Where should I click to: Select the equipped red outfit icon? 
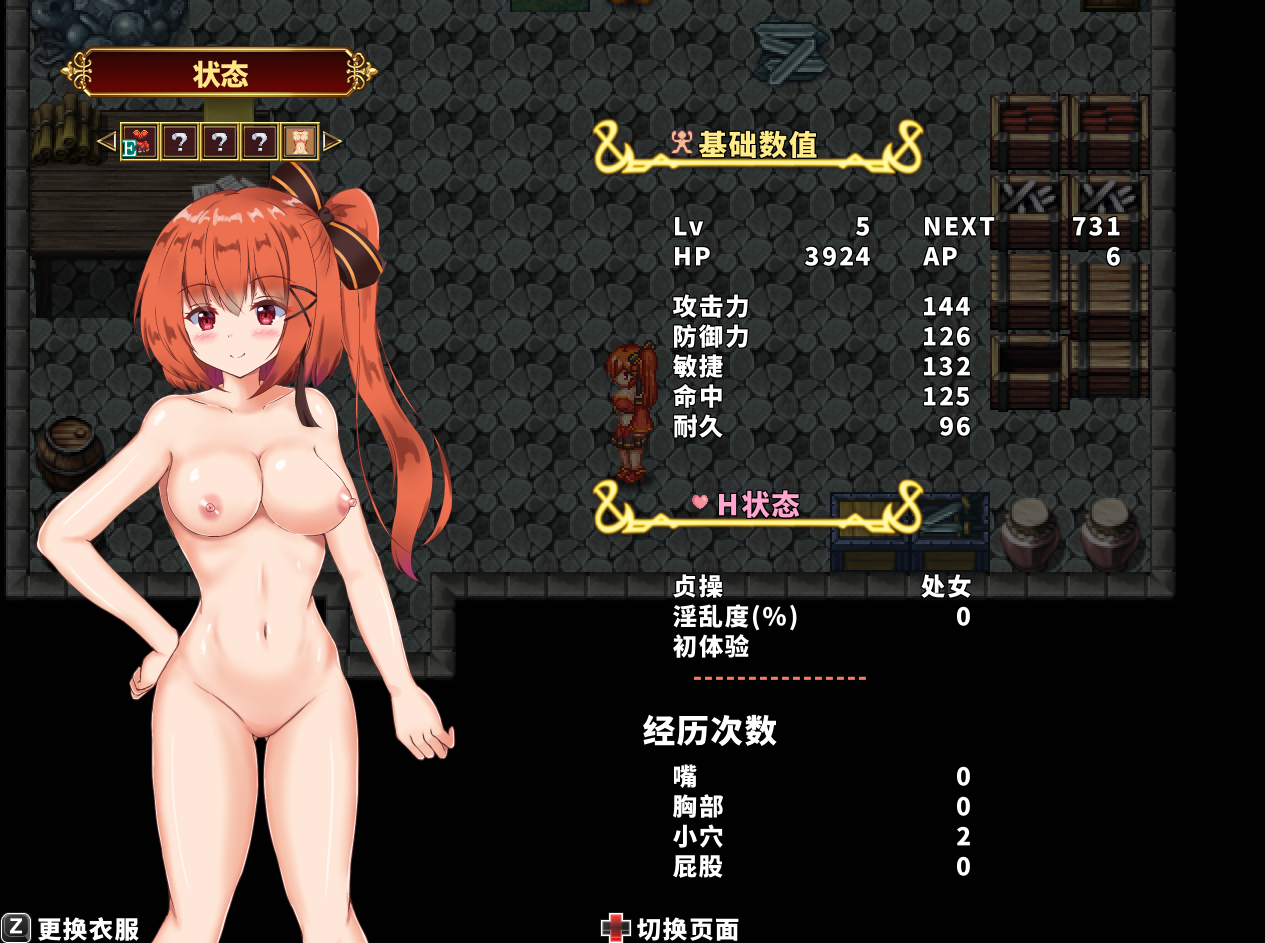pyautogui.click(x=140, y=142)
